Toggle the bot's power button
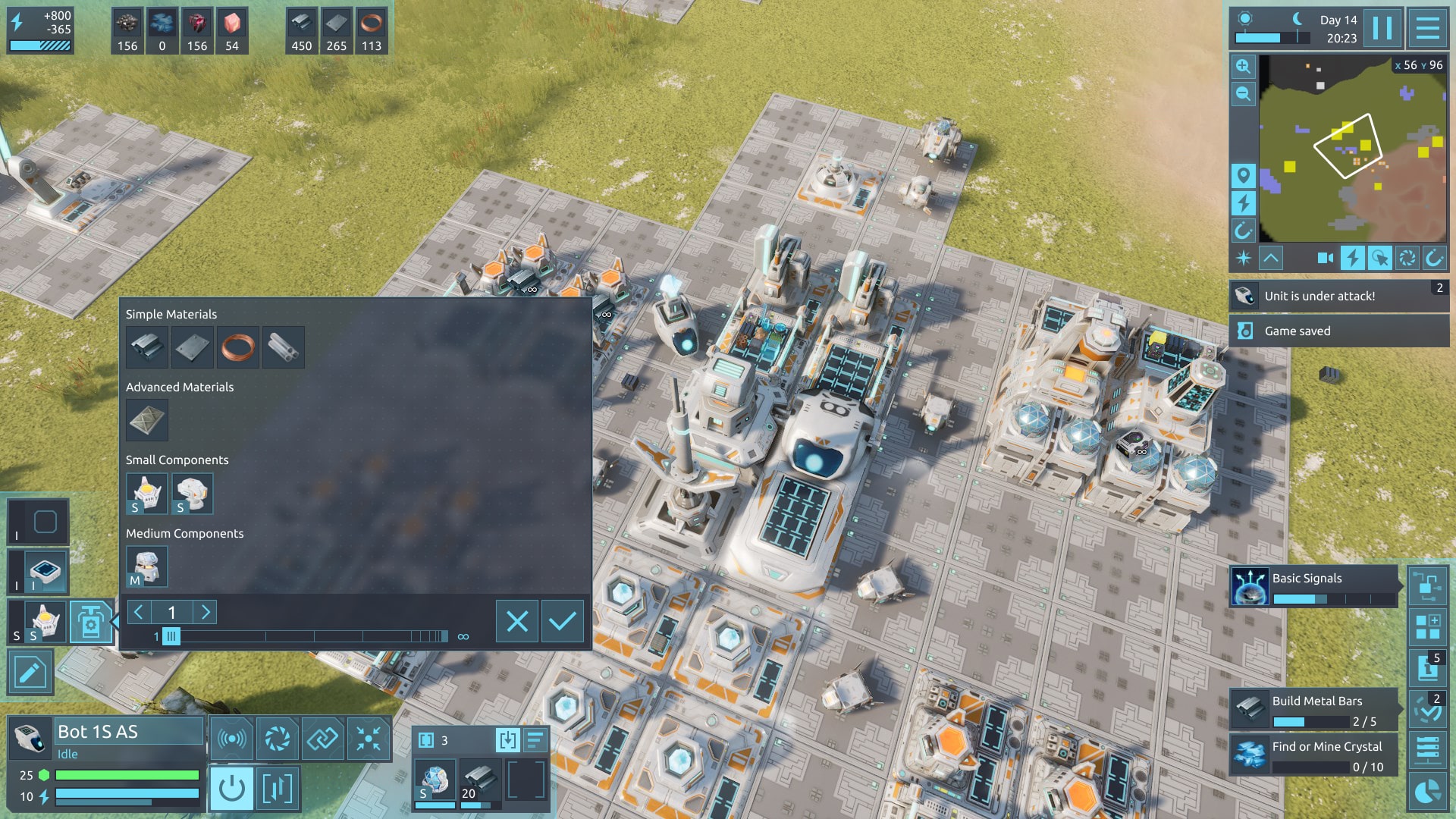 (x=231, y=789)
